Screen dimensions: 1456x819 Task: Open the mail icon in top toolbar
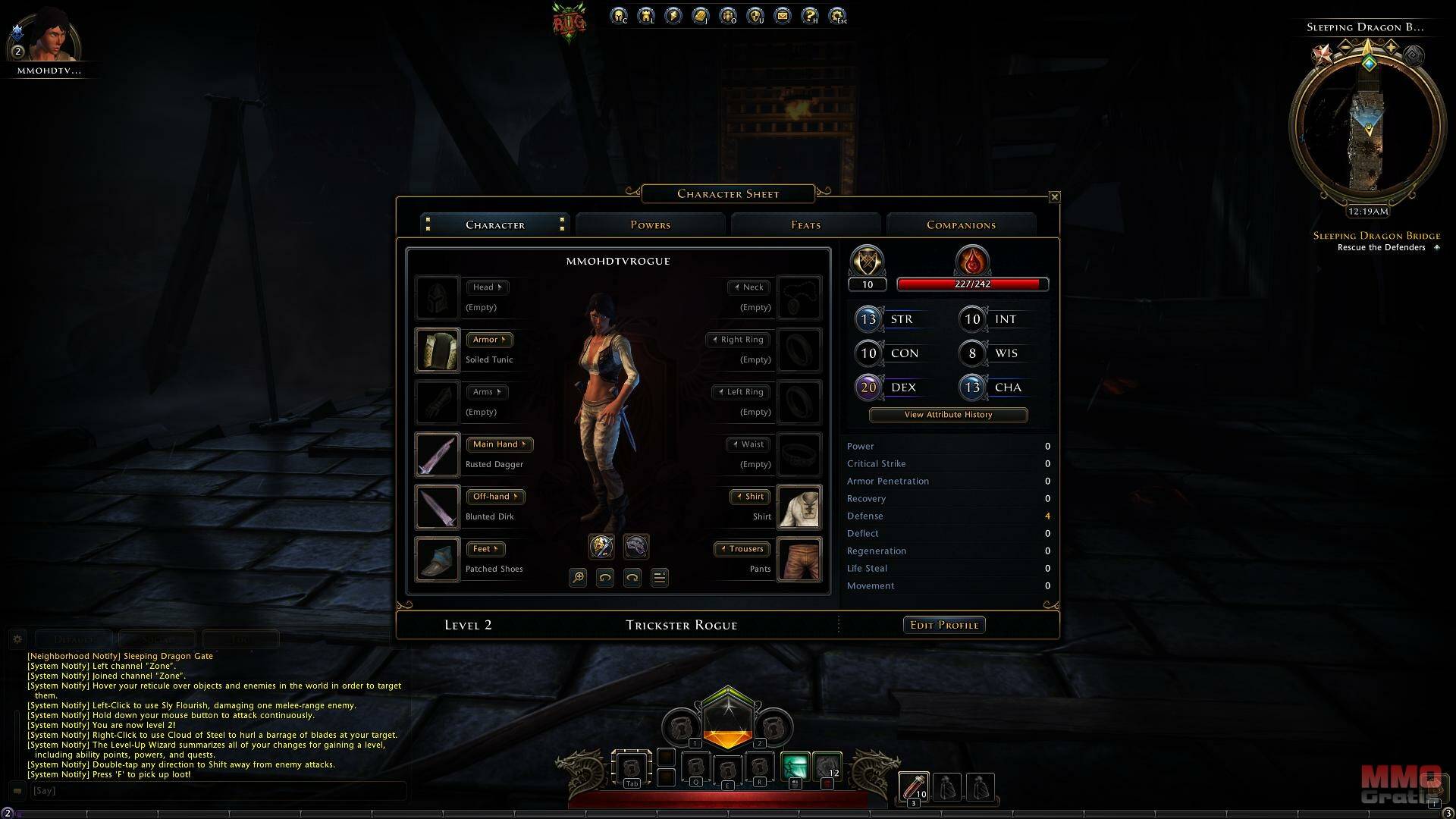point(783,15)
